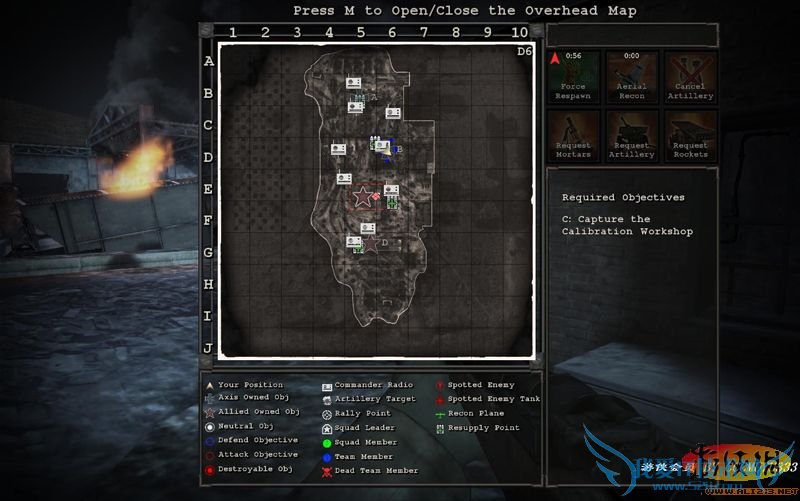Click objective B marker with blue team members
800x501 pixels.
tap(388, 149)
